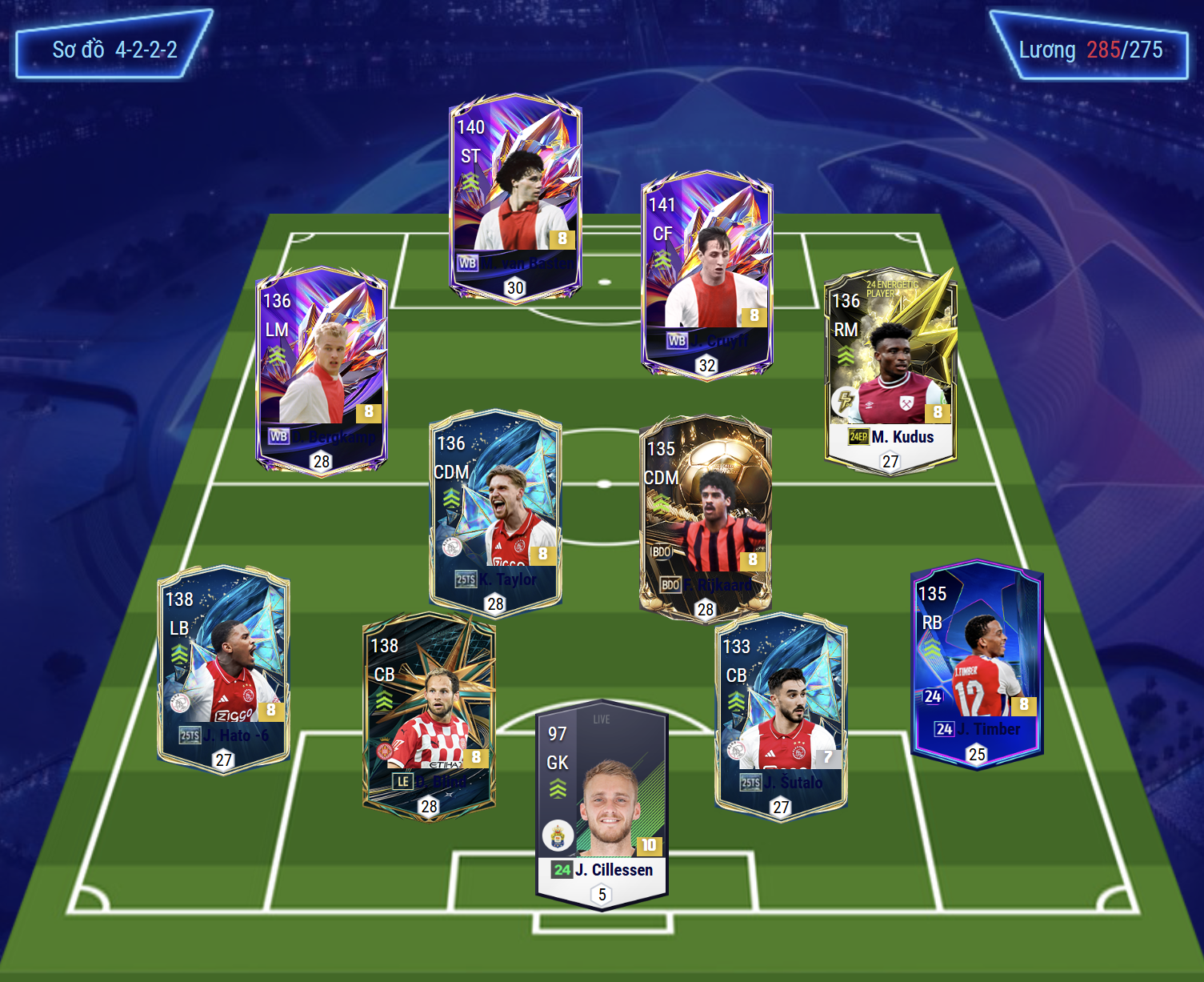Pick goalkeeper J. Cillessen card
1204x982 pixels.
[x=602, y=804]
